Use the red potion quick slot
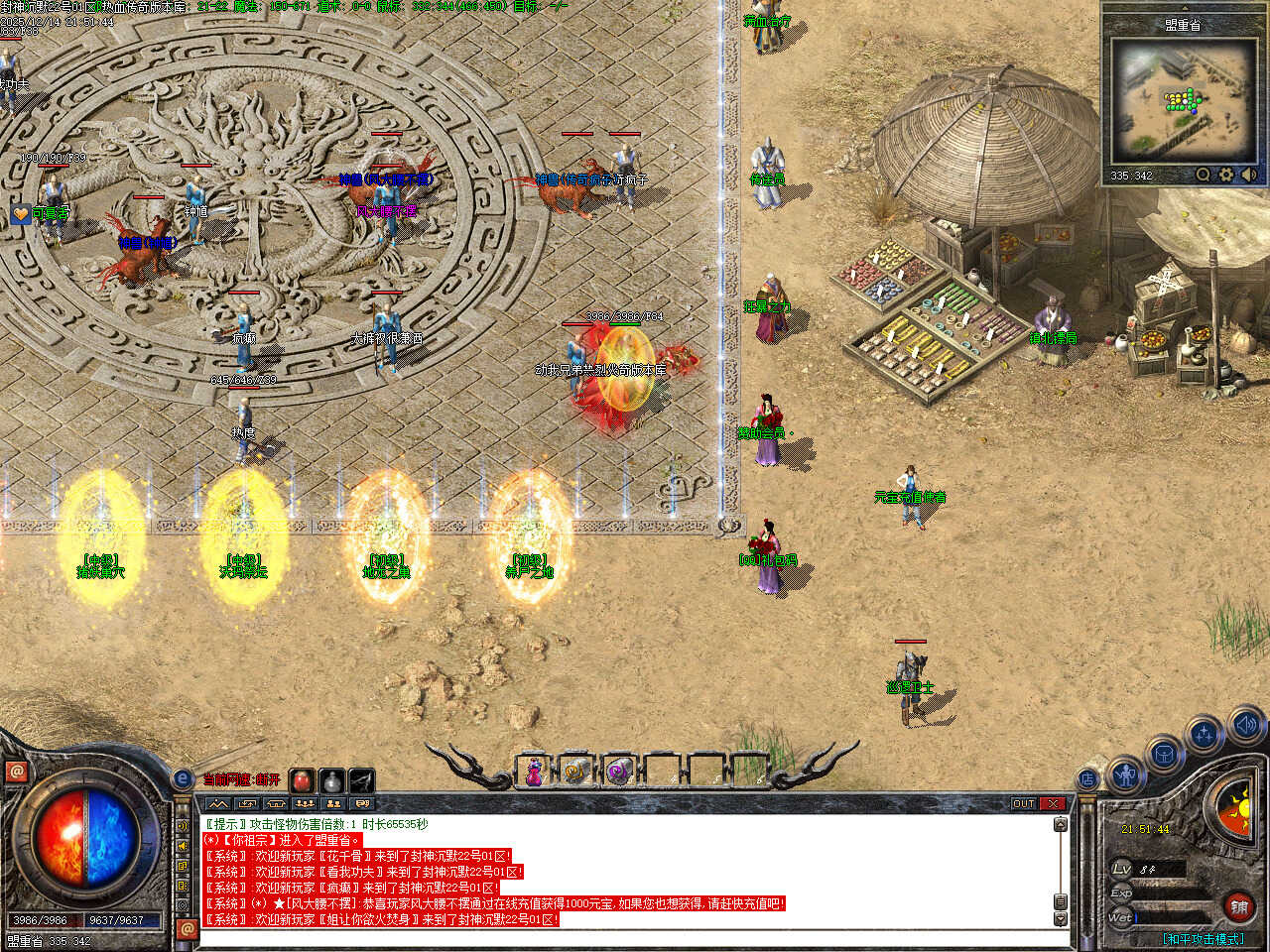 [302, 780]
